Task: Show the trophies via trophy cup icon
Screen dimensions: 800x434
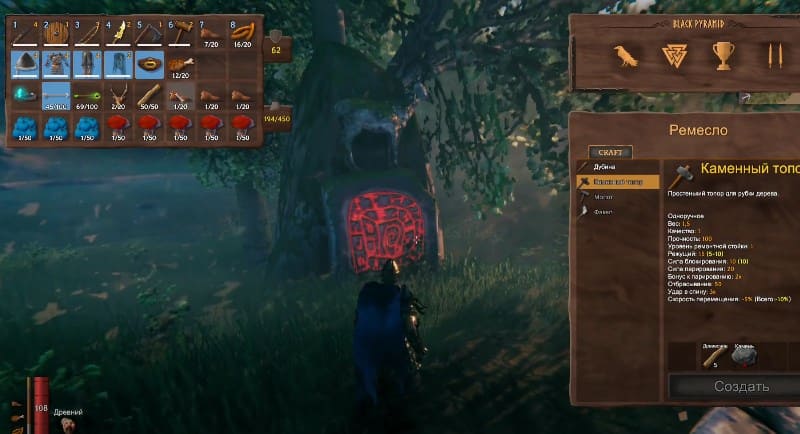Action: pyautogui.click(x=722, y=55)
